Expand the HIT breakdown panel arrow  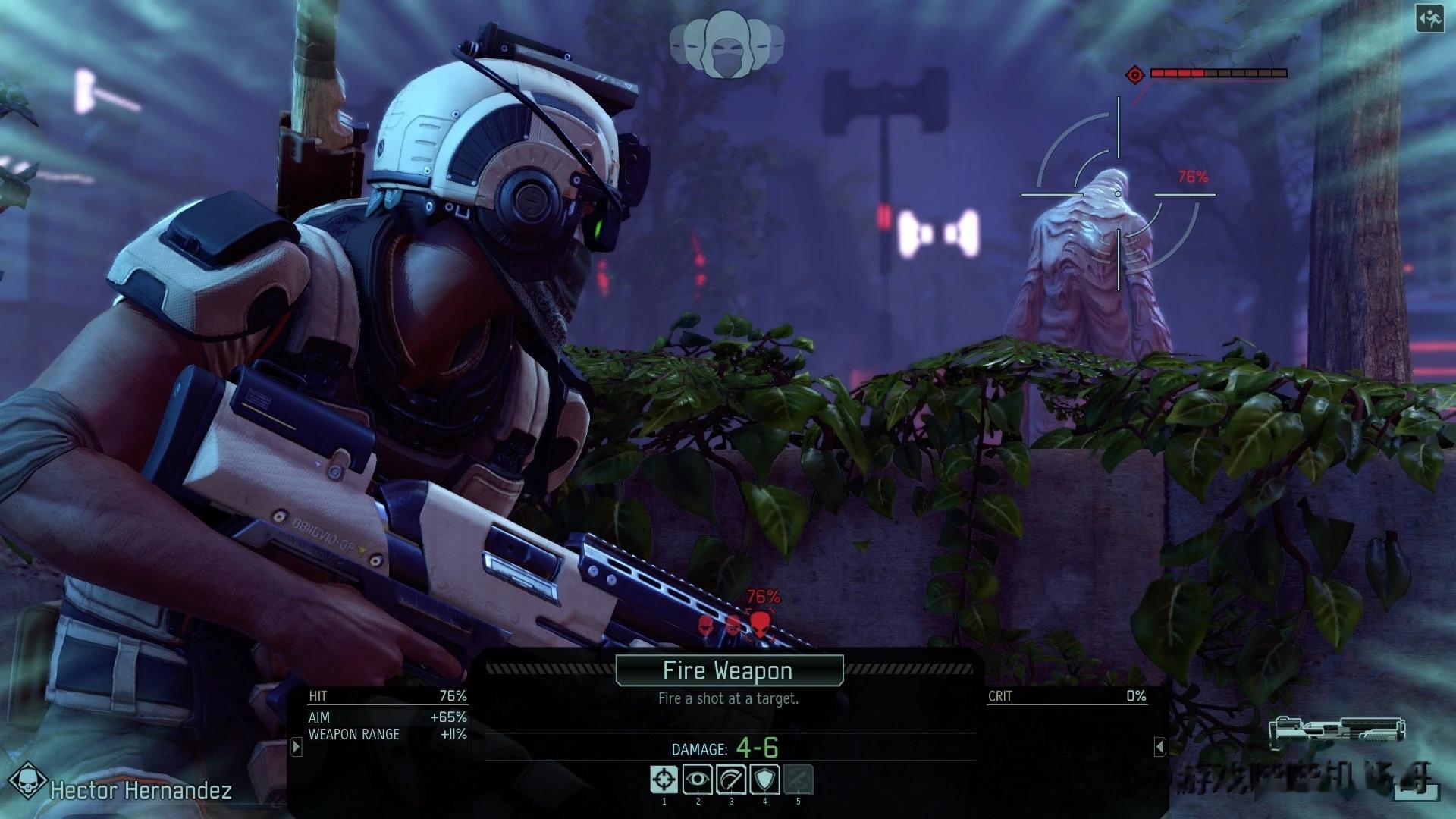[297, 747]
